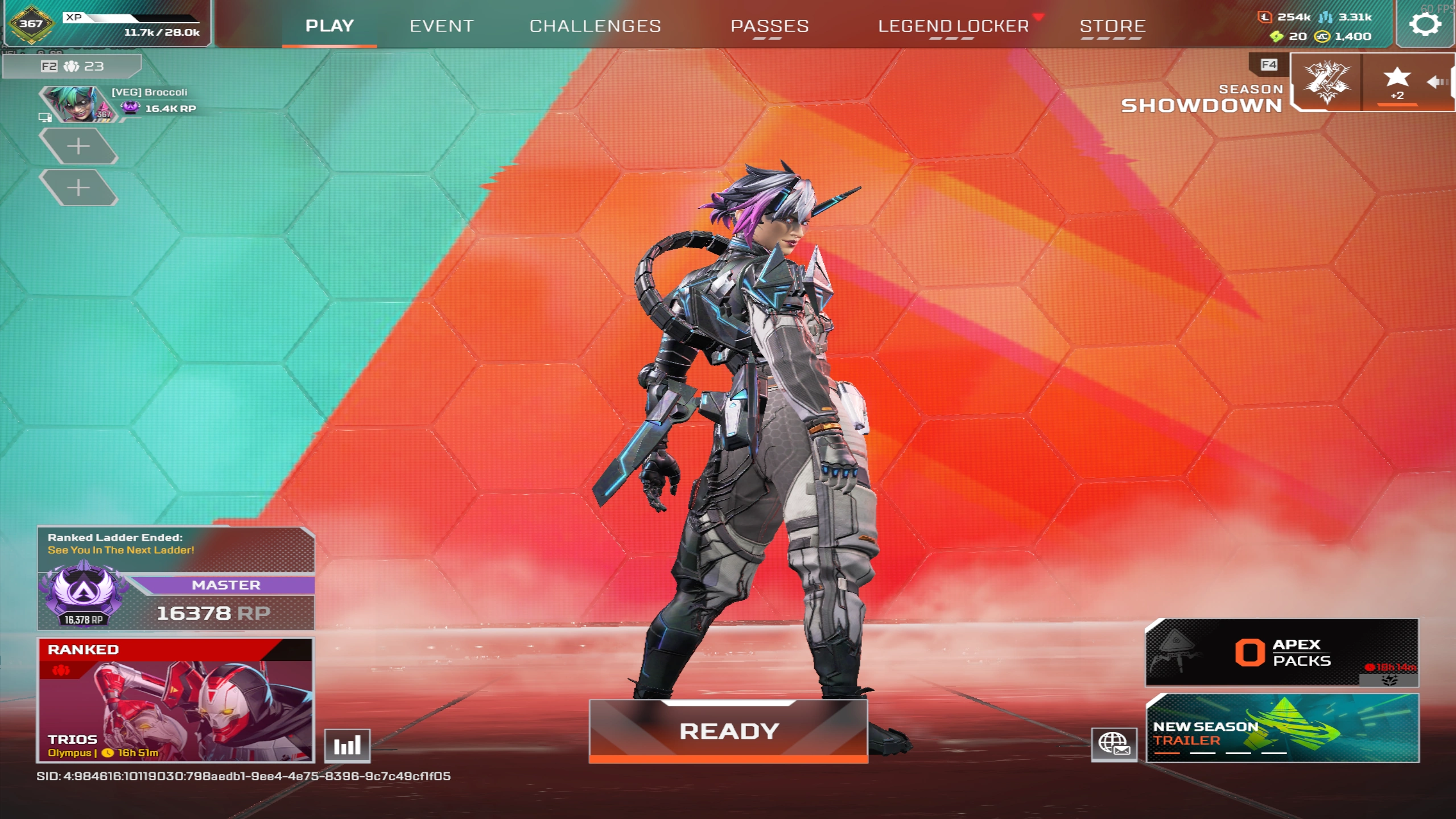The image size is (1456, 819).
Task: Select the Broccoli player card
Action: 119,102
